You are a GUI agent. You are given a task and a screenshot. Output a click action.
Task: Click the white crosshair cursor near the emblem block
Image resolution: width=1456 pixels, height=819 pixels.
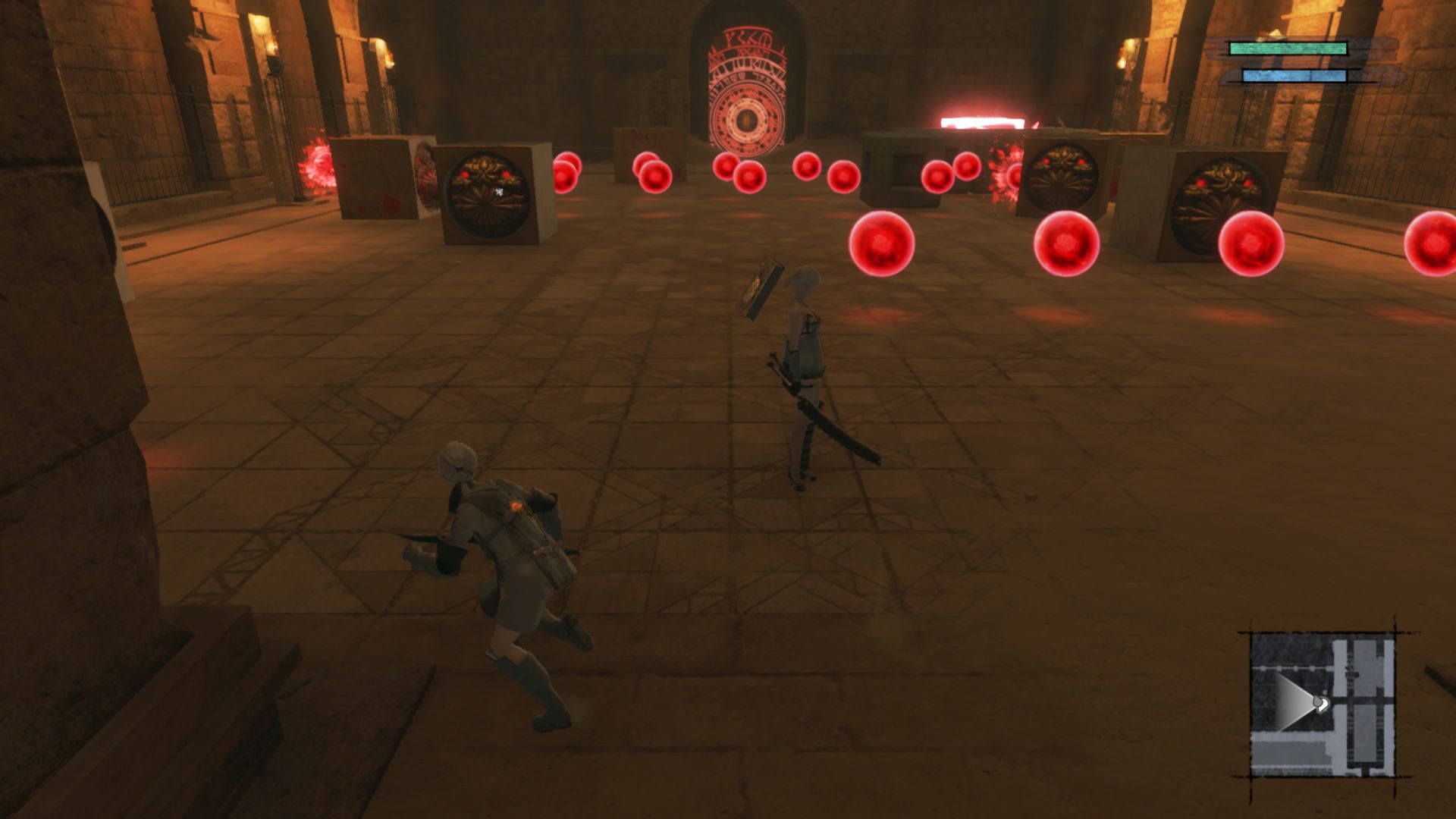[x=498, y=193]
